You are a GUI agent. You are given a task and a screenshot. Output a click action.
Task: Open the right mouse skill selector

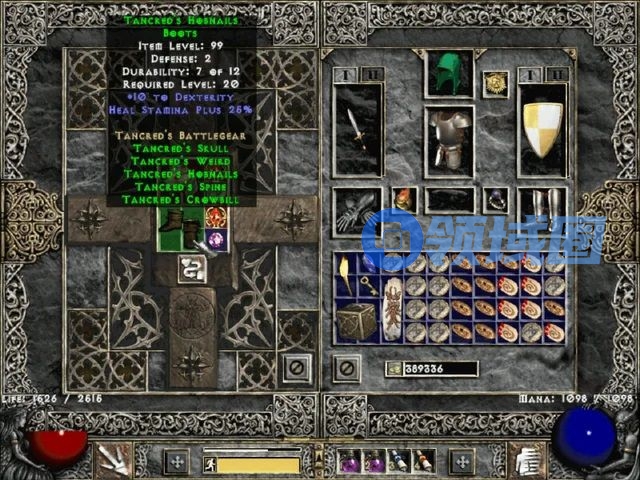[x=523, y=460]
